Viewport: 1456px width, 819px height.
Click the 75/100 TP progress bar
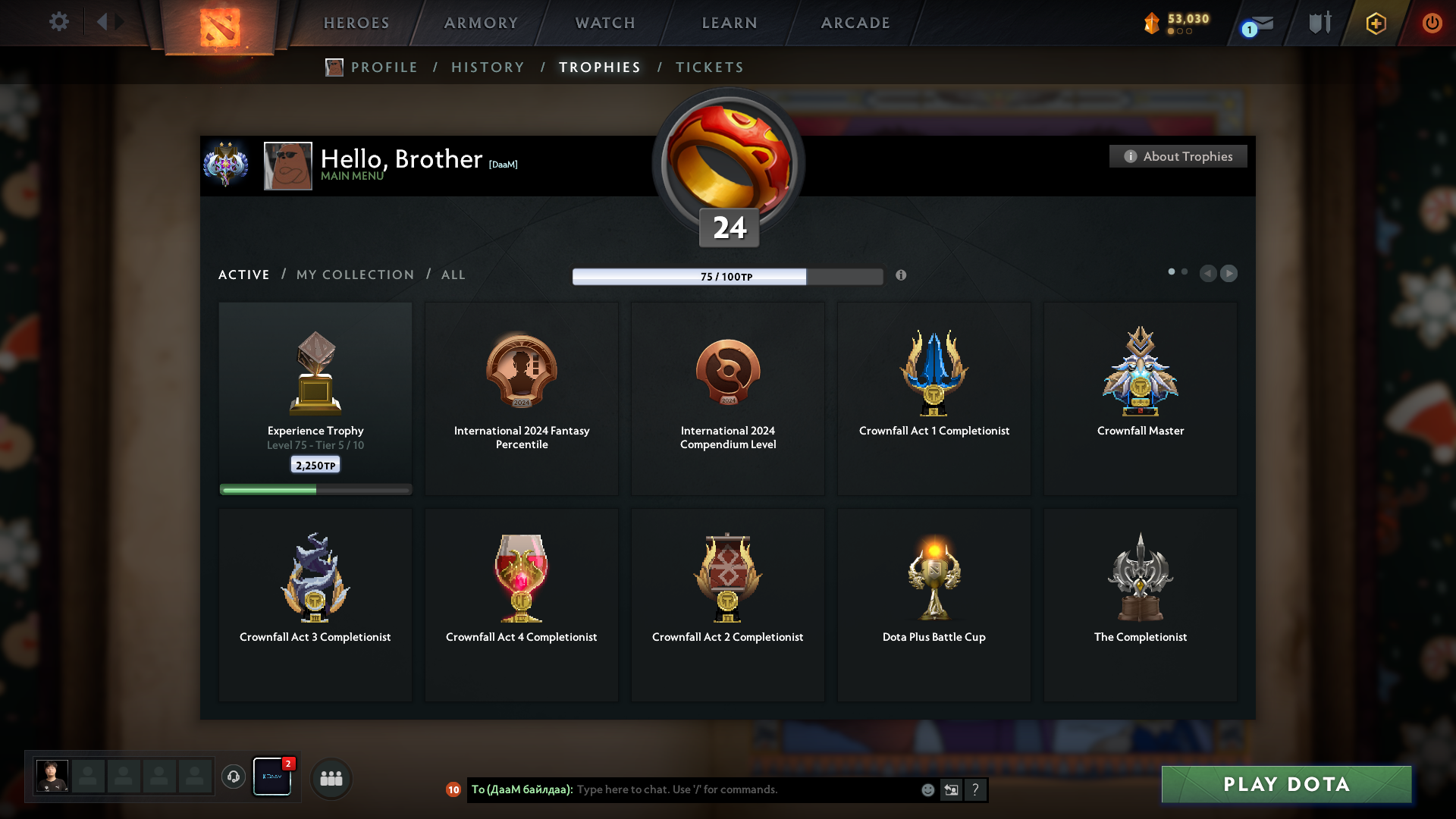728,277
